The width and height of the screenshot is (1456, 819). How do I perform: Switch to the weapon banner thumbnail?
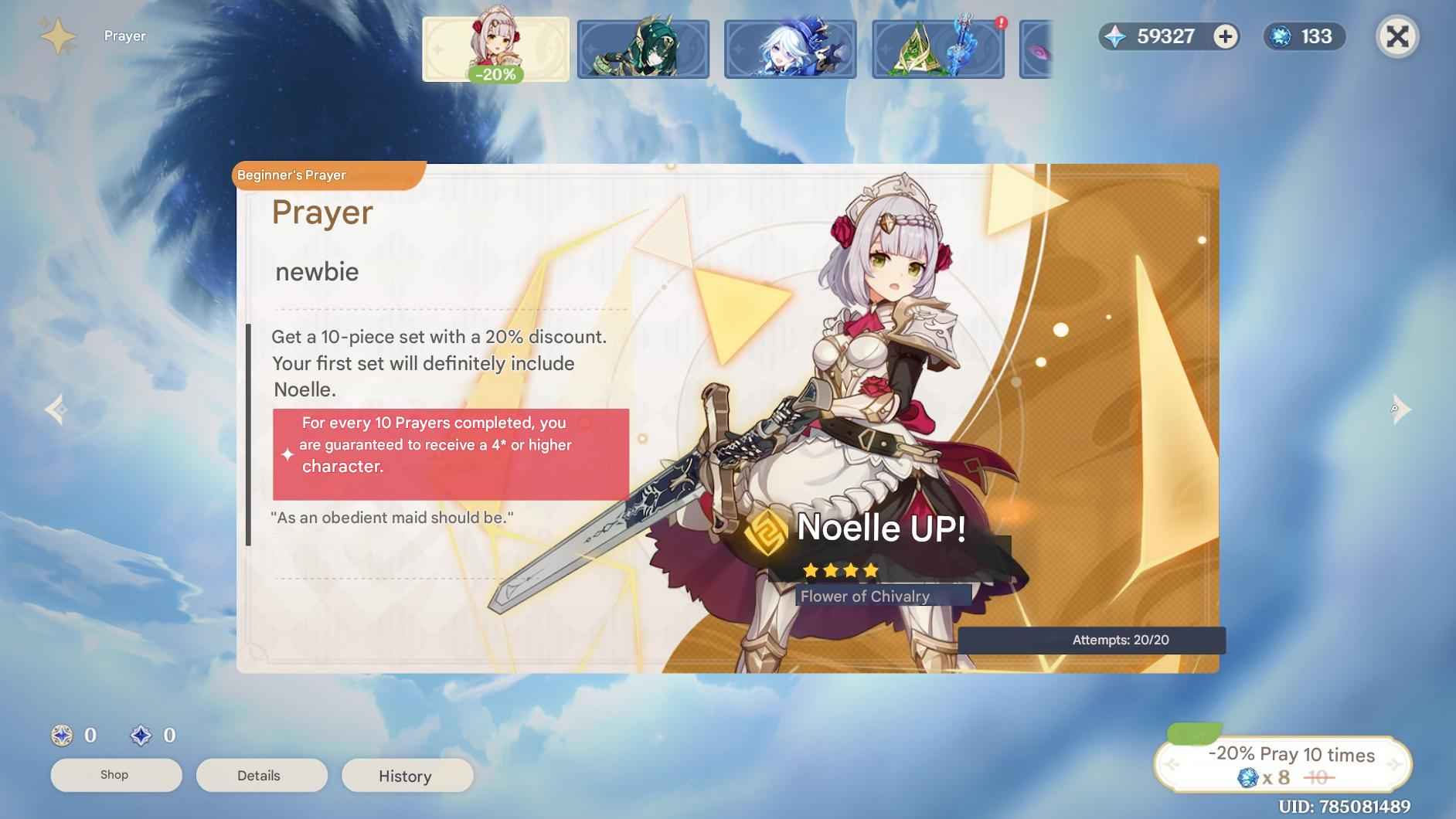point(938,48)
